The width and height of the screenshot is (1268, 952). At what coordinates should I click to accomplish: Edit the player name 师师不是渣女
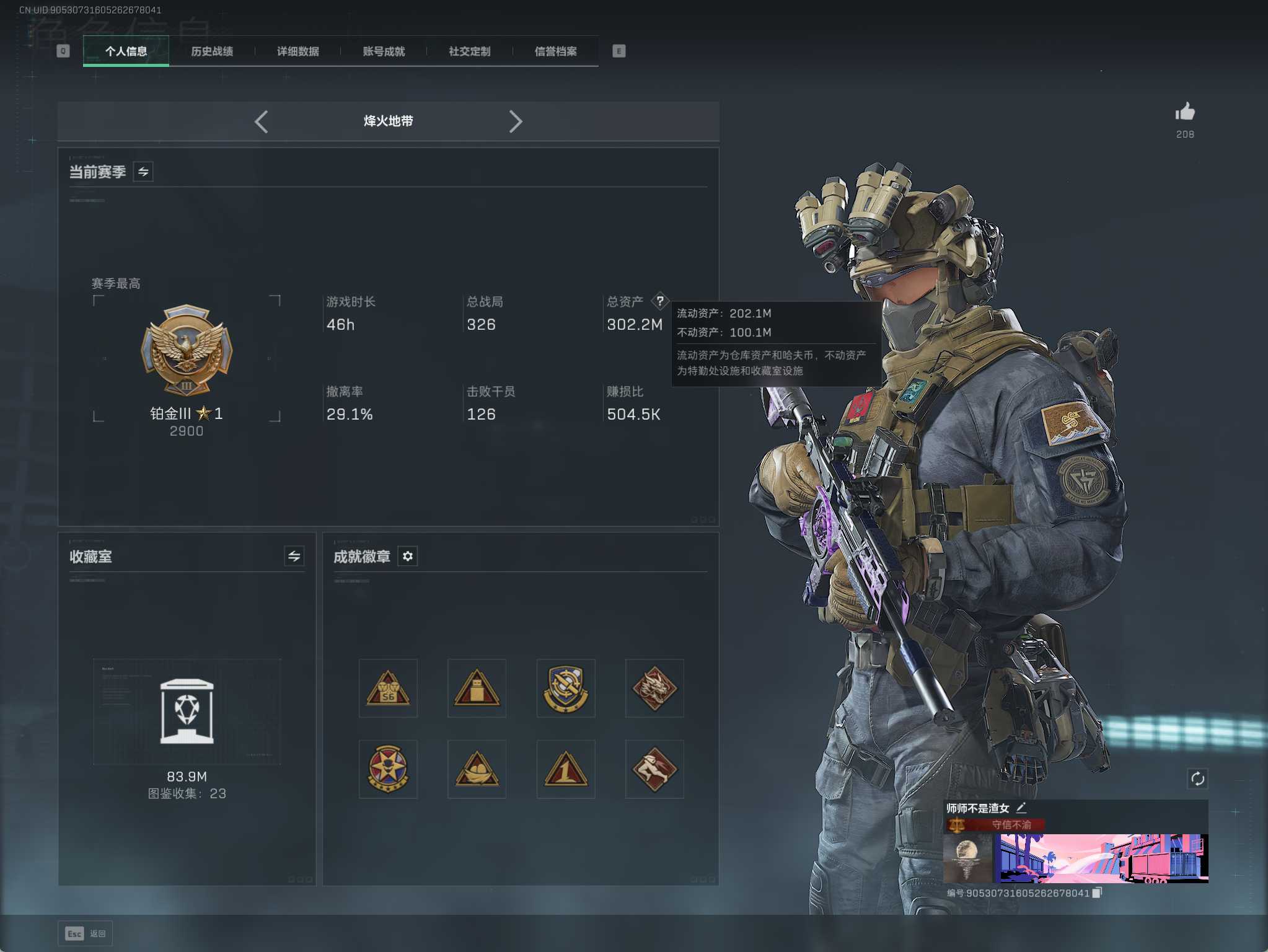coord(1021,808)
